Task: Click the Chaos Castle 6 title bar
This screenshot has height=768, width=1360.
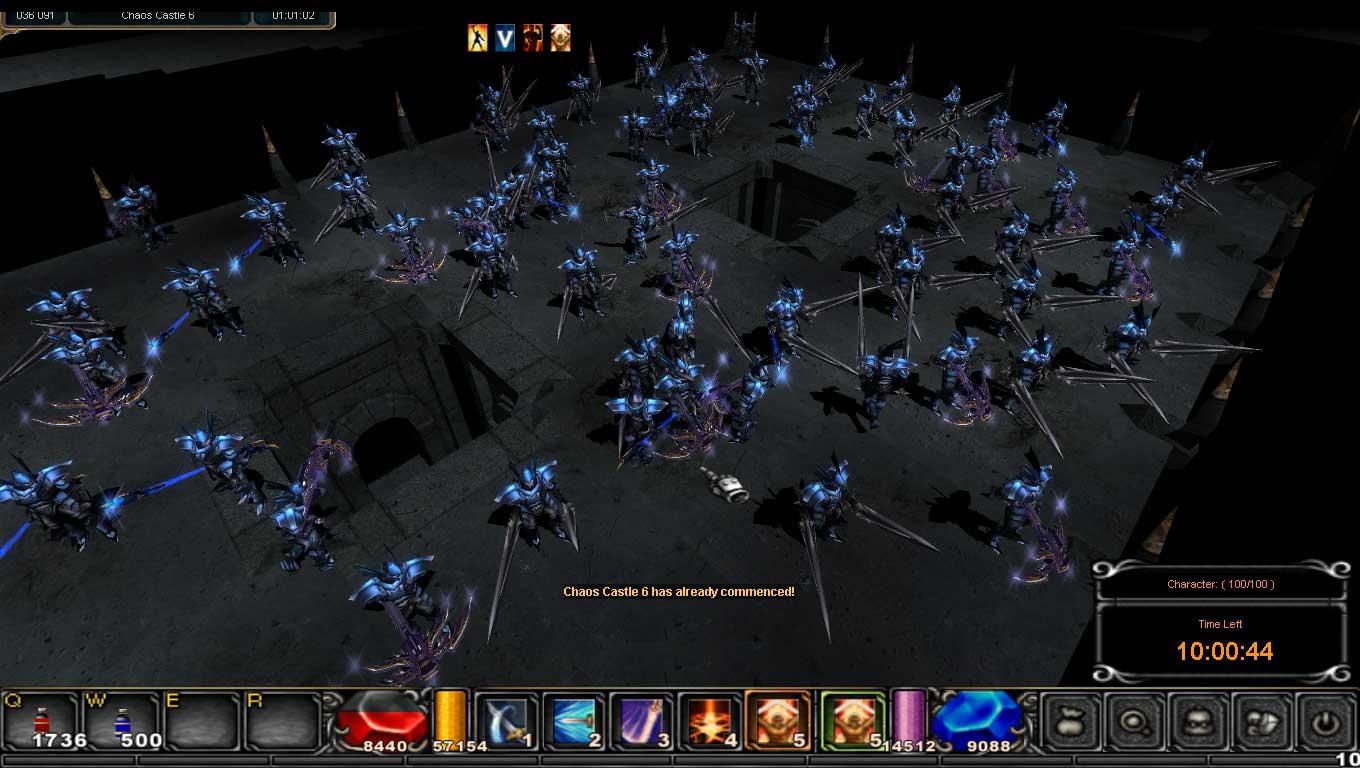Action: click(x=160, y=14)
